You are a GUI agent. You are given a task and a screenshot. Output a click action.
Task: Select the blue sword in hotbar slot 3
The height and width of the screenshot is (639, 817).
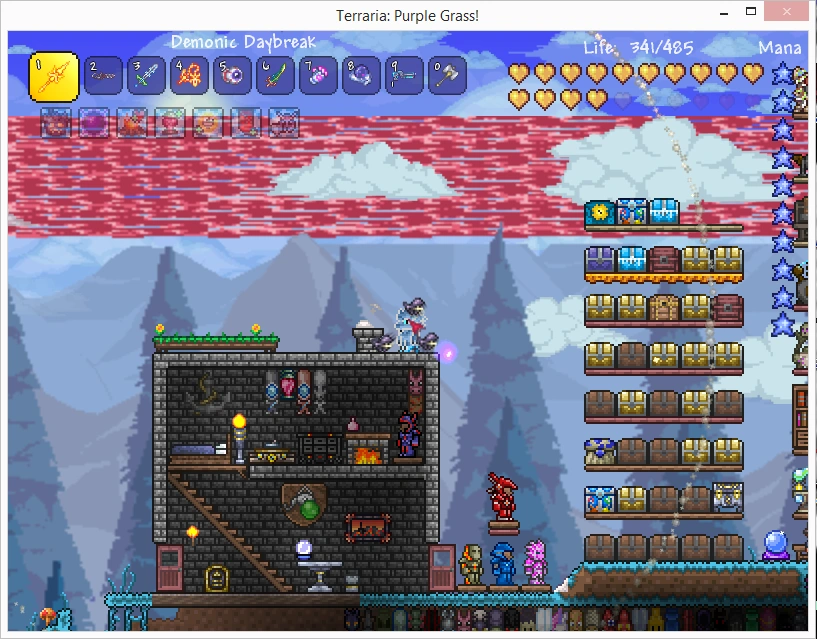[x=146, y=75]
